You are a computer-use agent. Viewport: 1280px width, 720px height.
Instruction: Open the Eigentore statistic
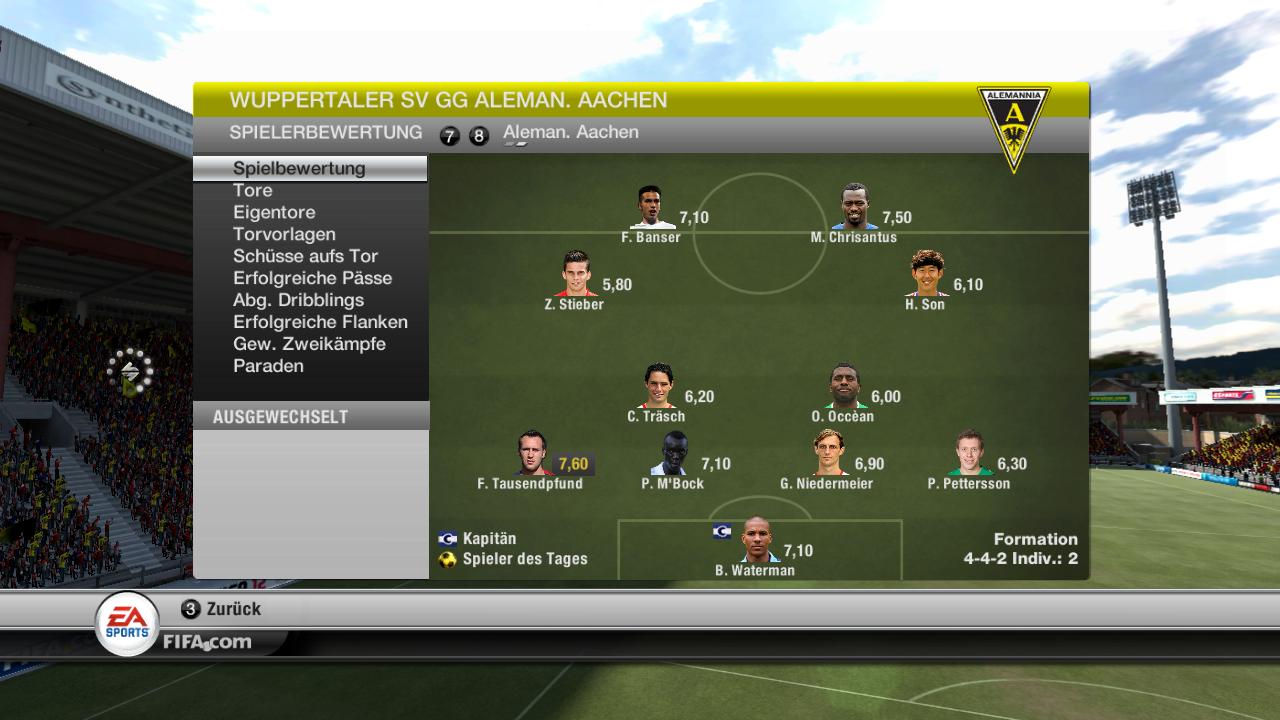pyautogui.click(x=274, y=212)
